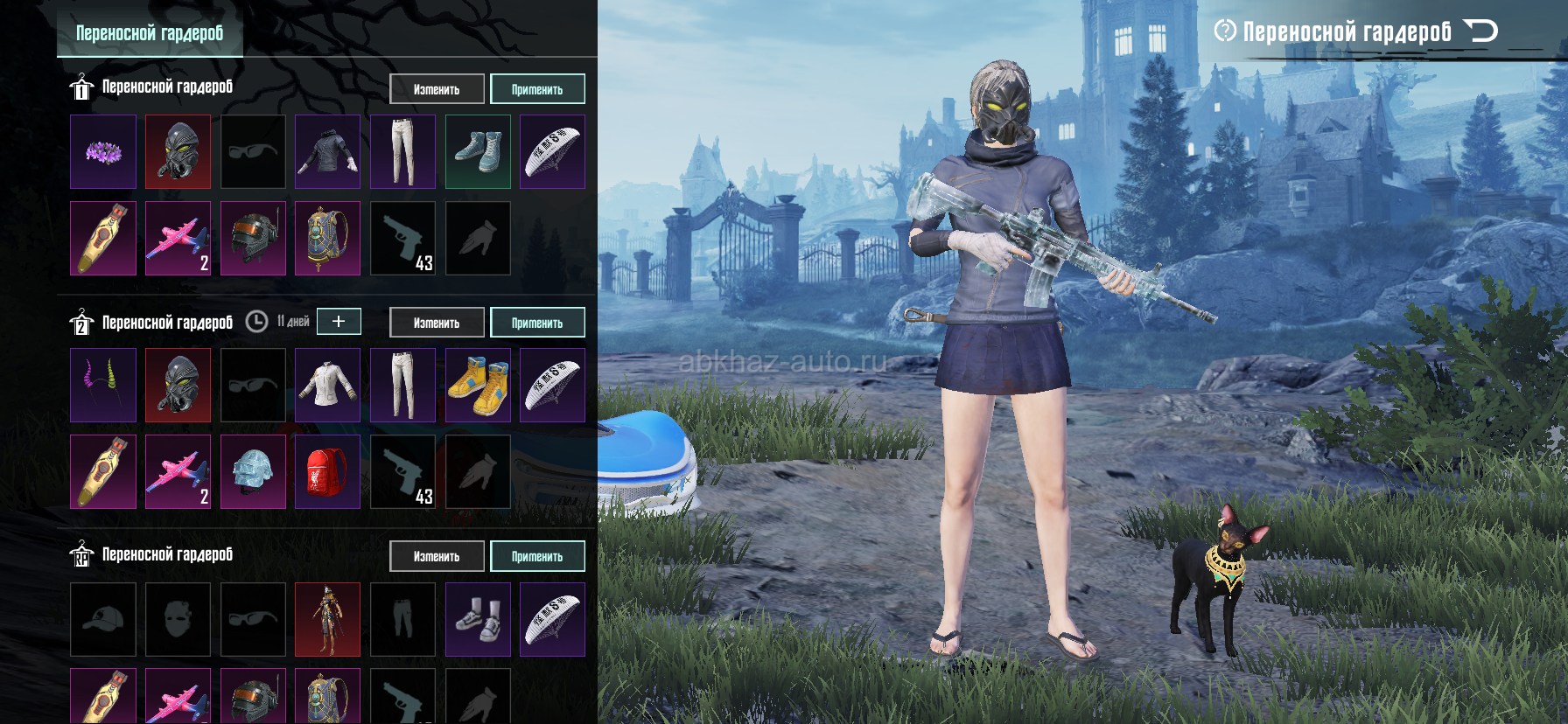Pick the white and grey sneakers slot

[478, 619]
